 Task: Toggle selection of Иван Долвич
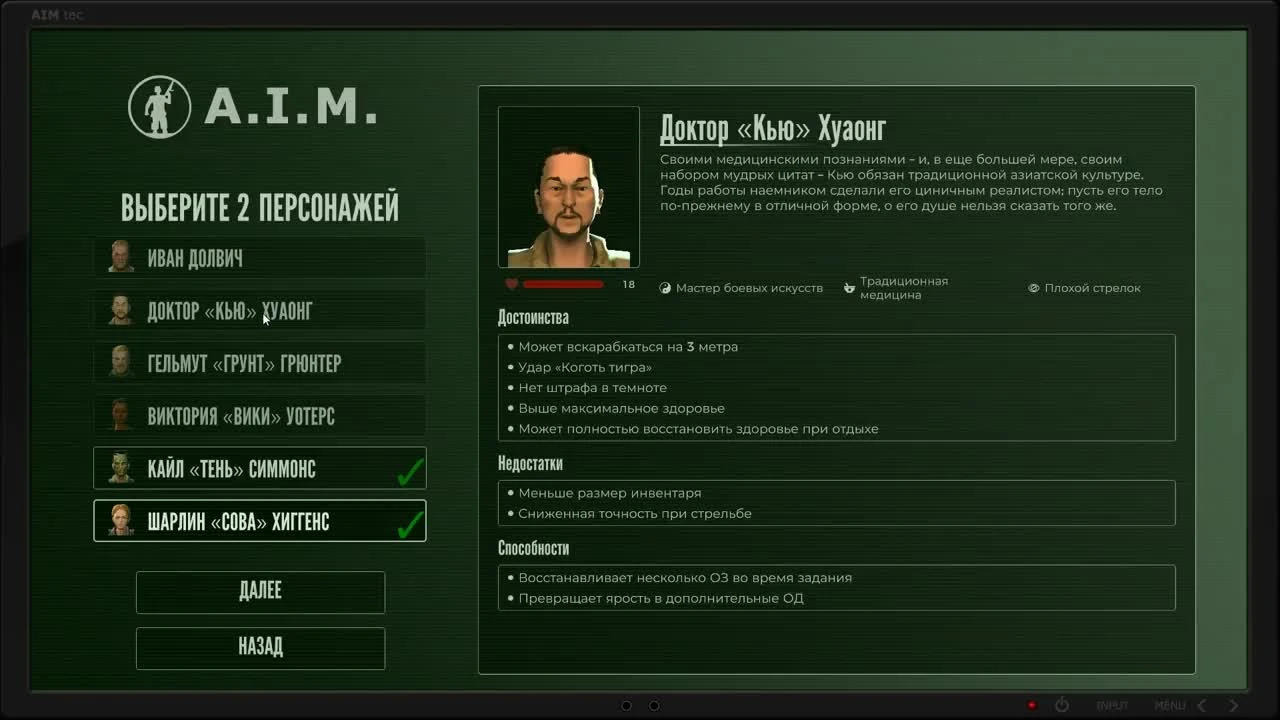(x=260, y=258)
